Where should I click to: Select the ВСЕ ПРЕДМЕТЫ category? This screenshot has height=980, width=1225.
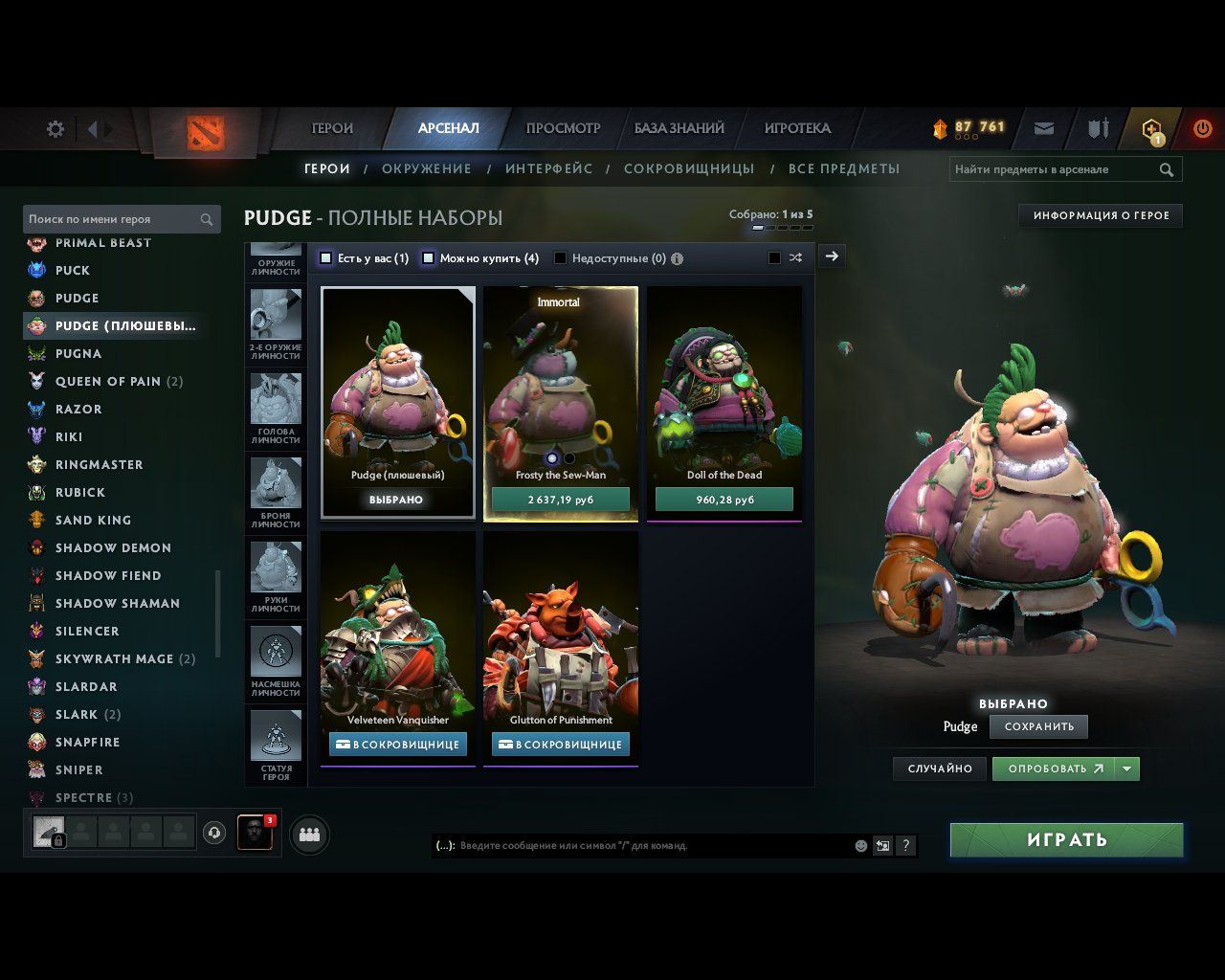point(844,169)
